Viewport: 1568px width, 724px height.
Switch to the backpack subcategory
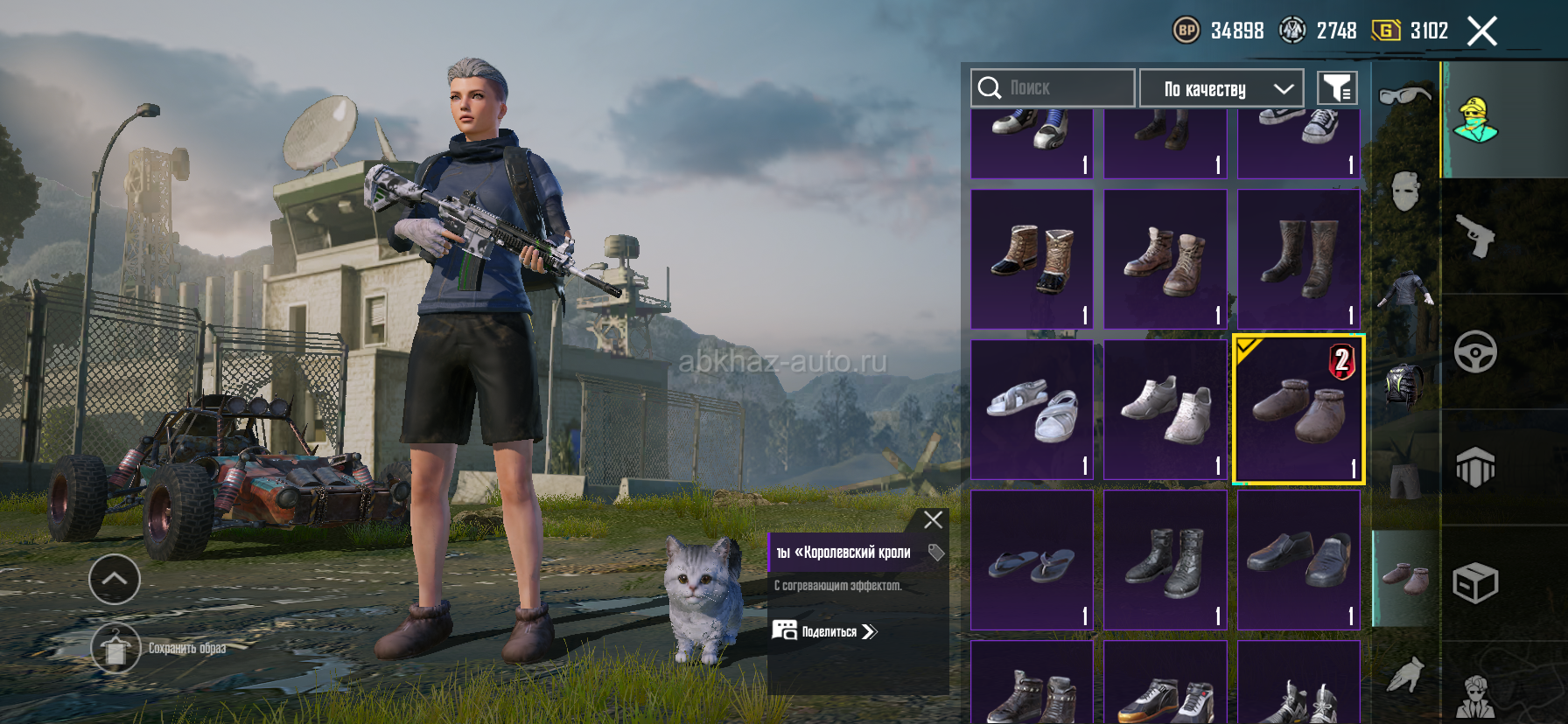1404,385
